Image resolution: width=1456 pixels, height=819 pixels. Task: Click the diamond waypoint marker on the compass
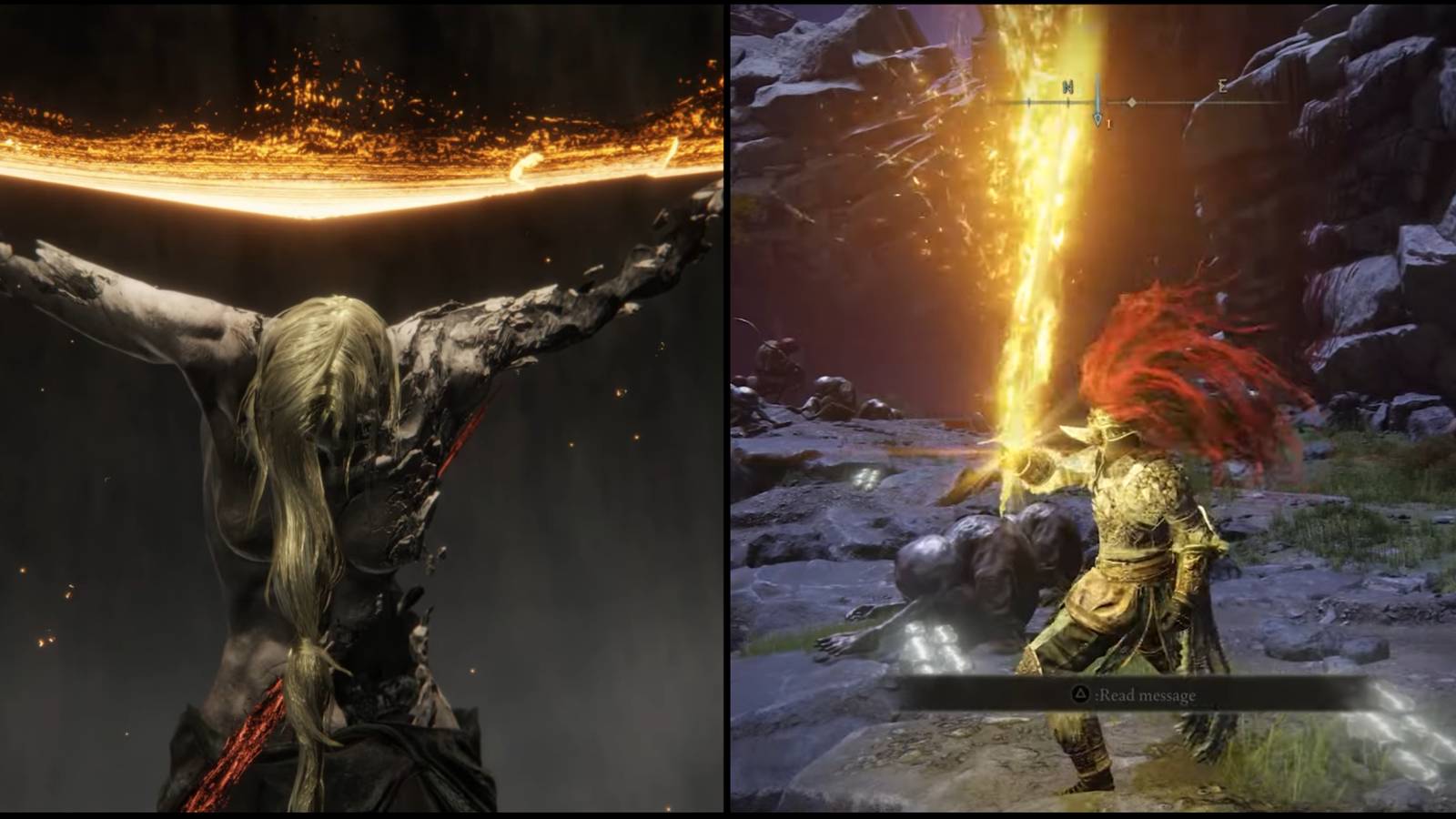(1134, 102)
